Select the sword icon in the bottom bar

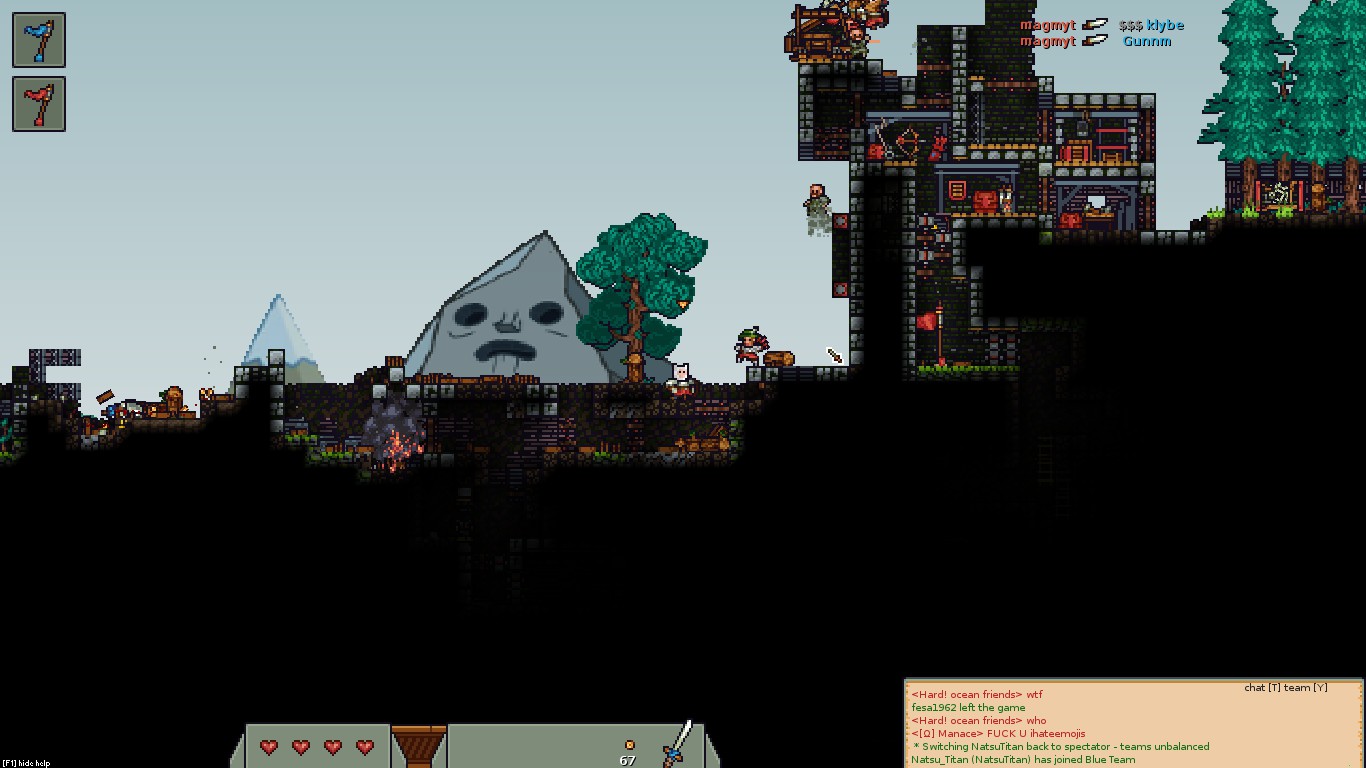coord(678,743)
